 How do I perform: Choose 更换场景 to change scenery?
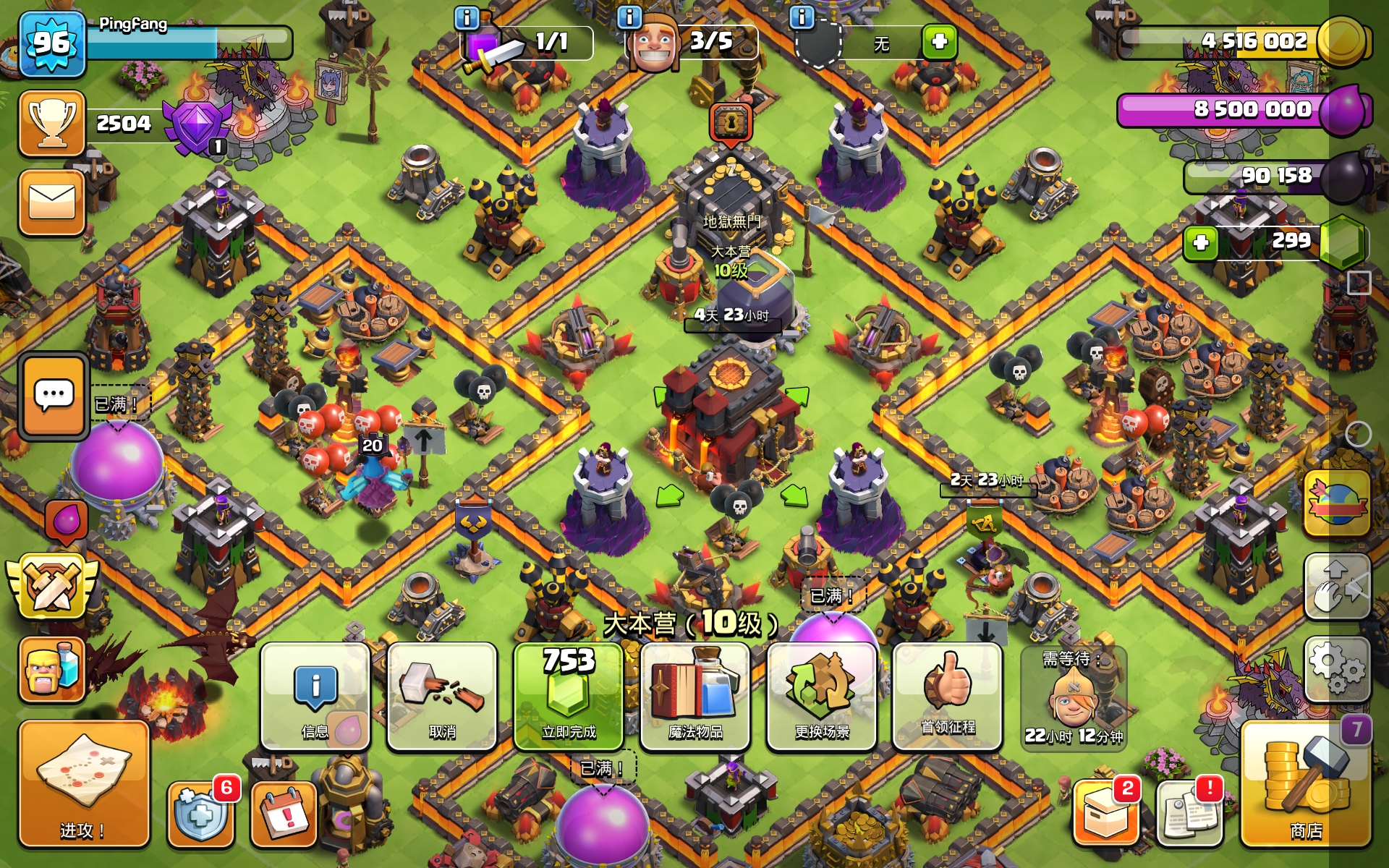[x=822, y=696]
